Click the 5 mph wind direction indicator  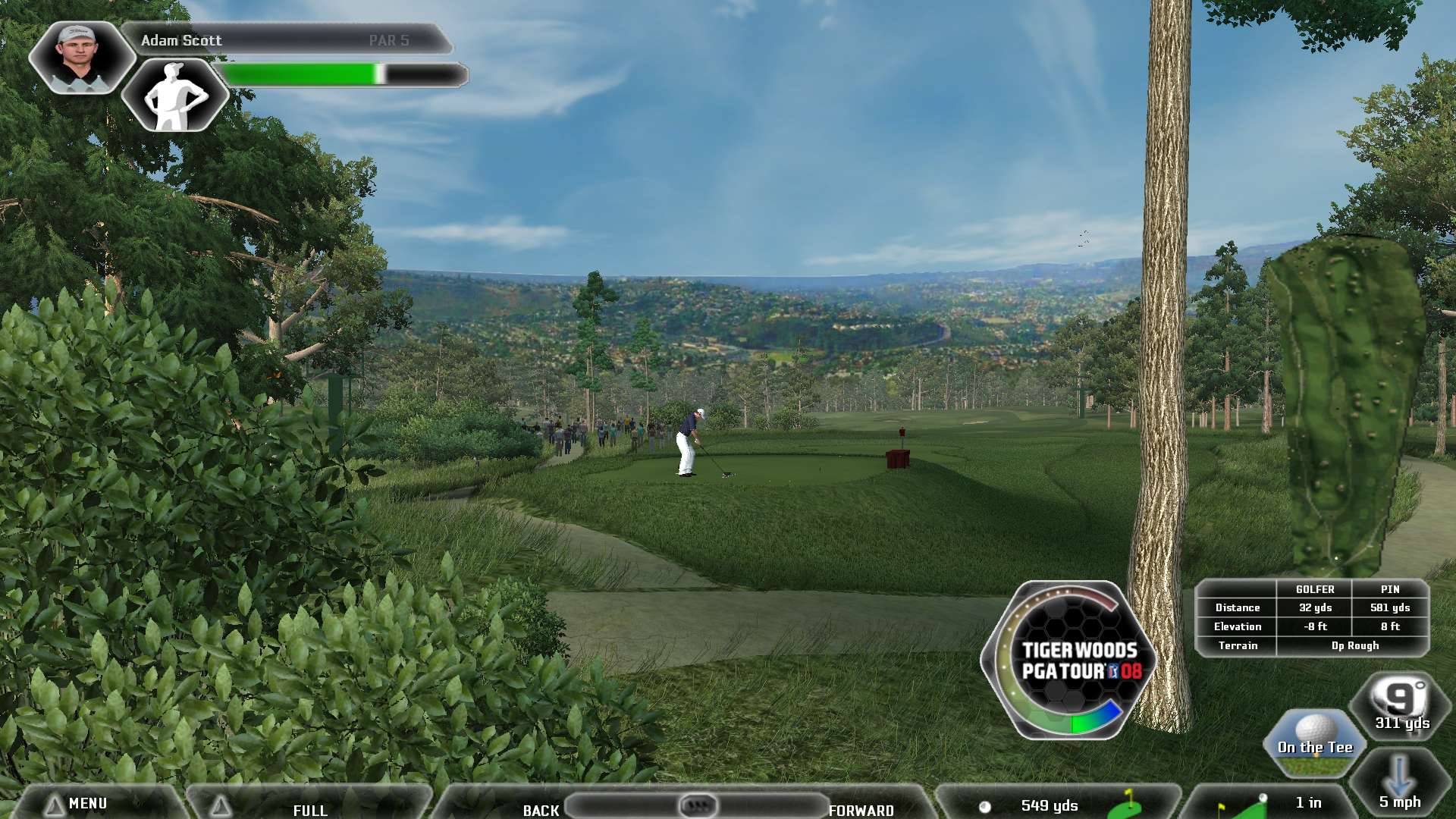(x=1399, y=785)
